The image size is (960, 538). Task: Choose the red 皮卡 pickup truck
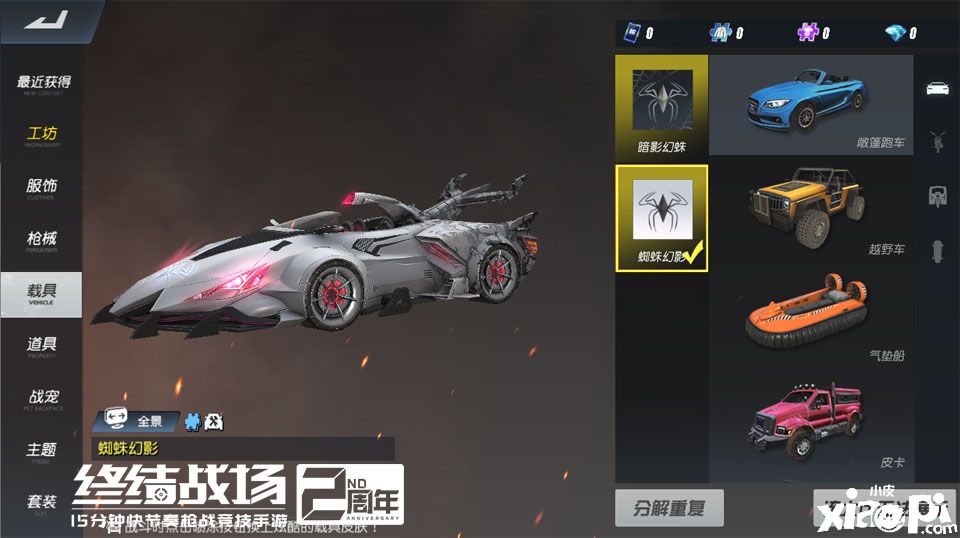pos(810,425)
